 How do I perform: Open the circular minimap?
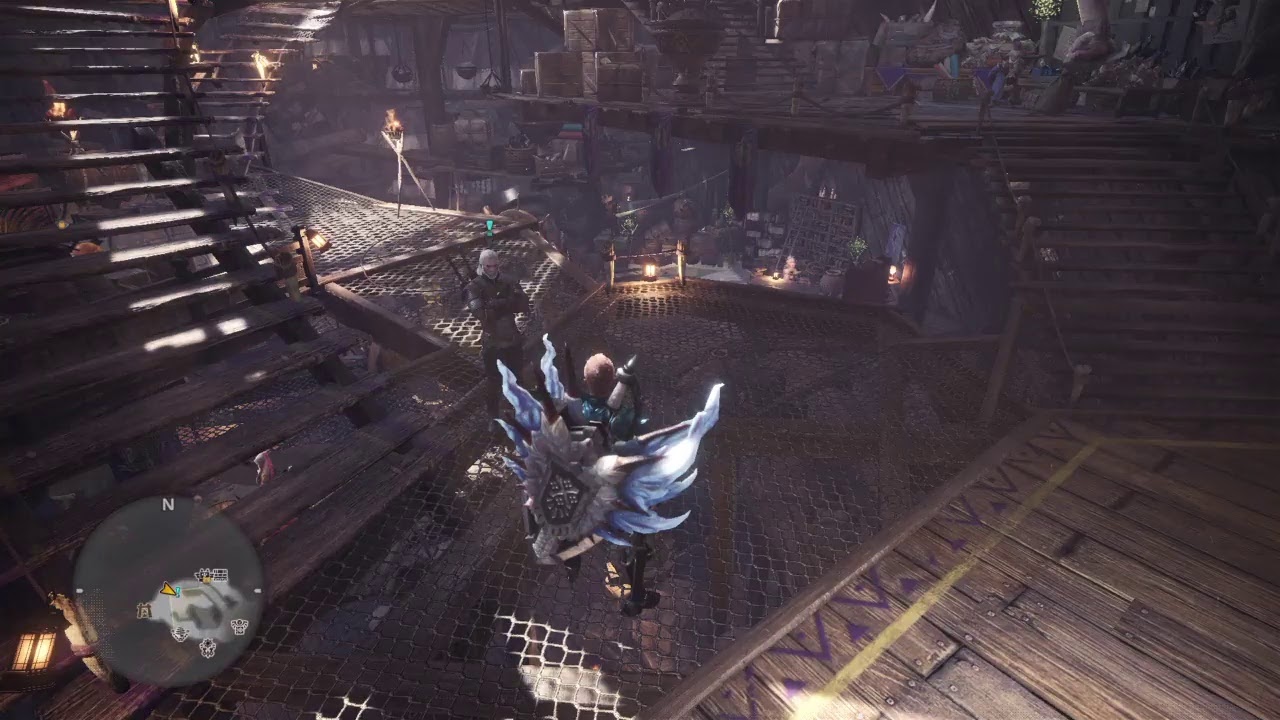[x=168, y=590]
